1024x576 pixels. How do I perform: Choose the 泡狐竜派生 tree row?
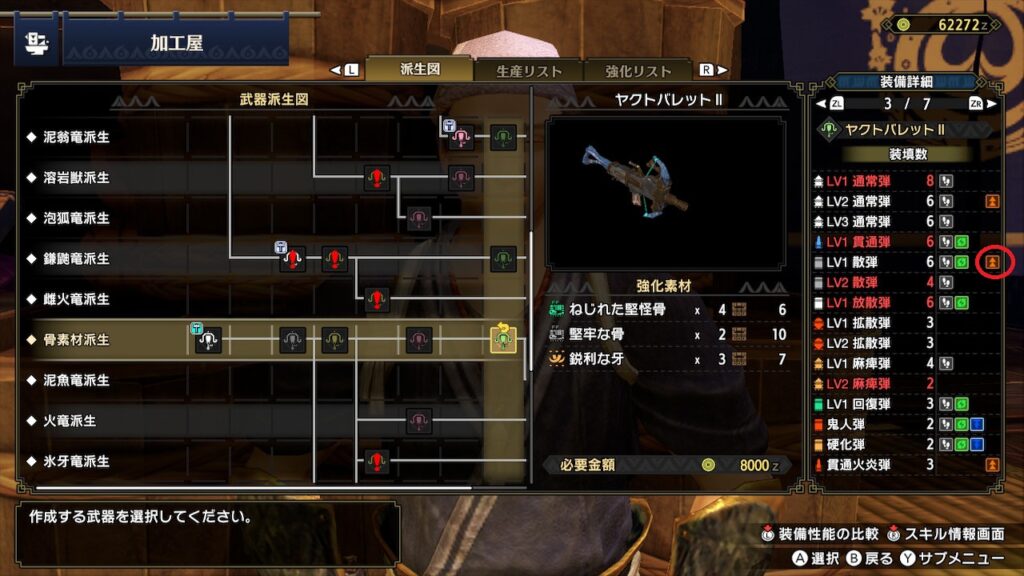tap(70, 218)
